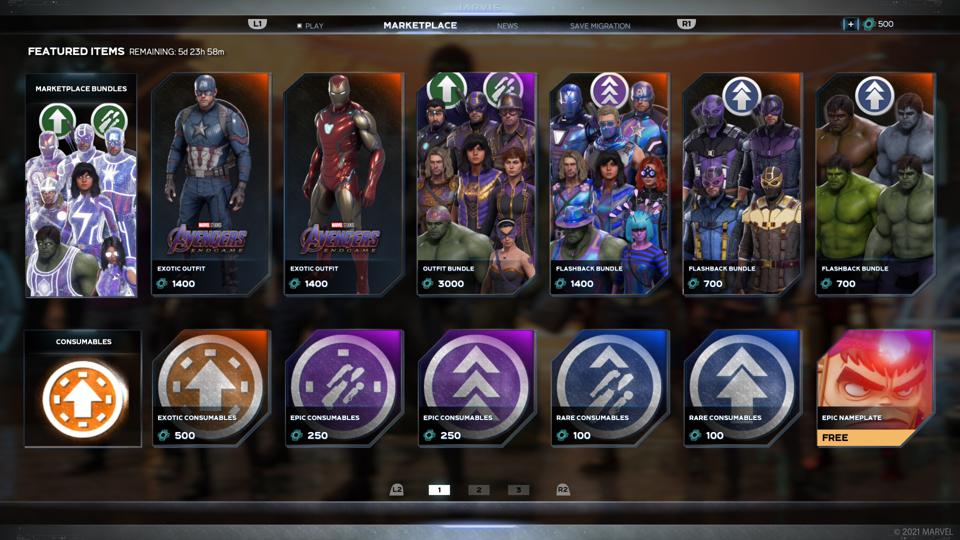960x540 pixels.
Task: View the Outfit Bundle priced at 3000
Action: point(476,186)
